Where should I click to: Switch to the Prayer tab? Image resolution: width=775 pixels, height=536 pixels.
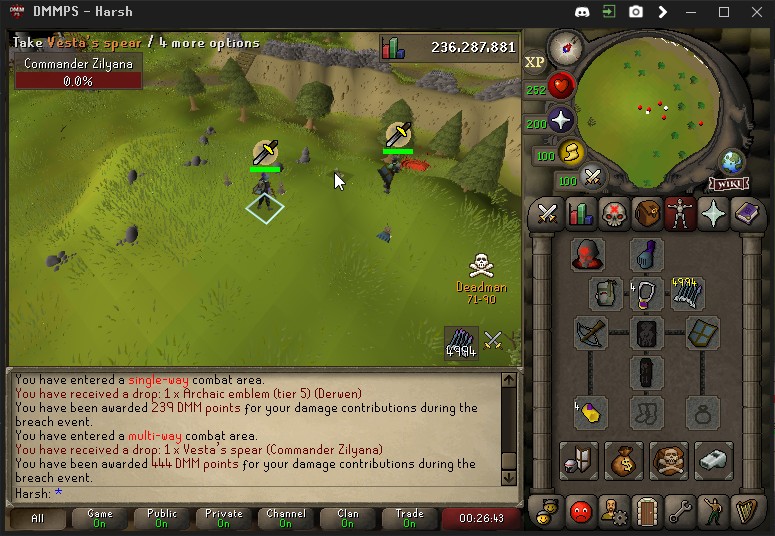(714, 213)
